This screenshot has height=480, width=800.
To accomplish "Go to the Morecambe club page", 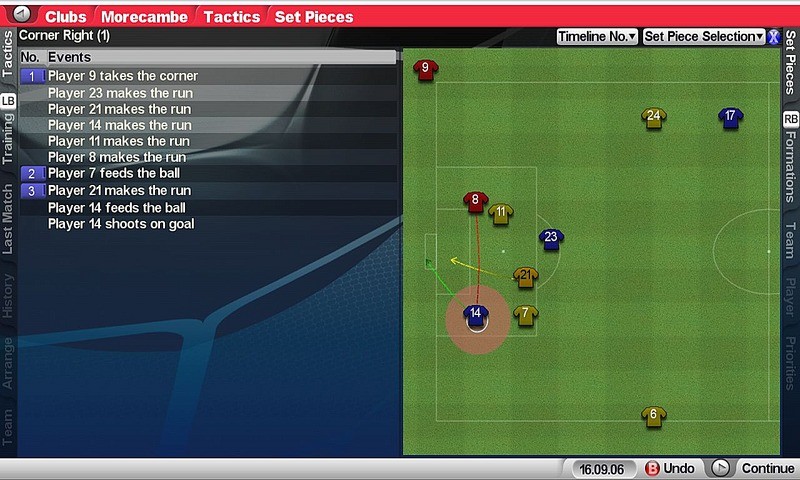I will pyautogui.click(x=147, y=16).
